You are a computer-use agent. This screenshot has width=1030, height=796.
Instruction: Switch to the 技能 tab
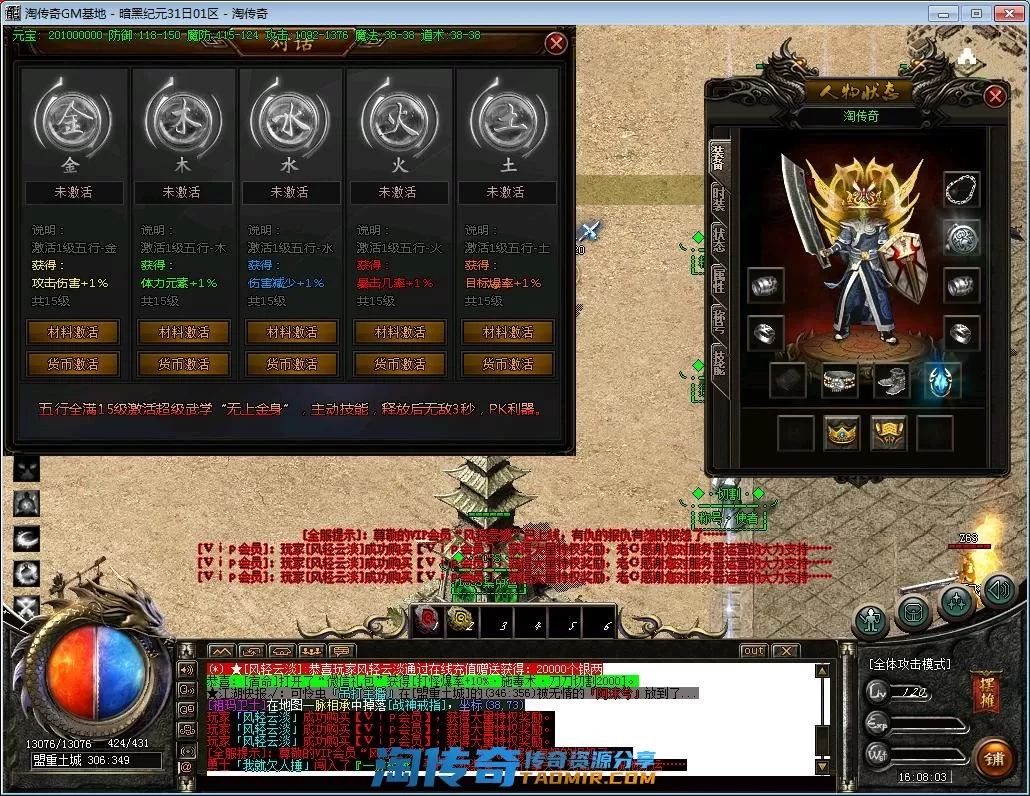click(719, 360)
